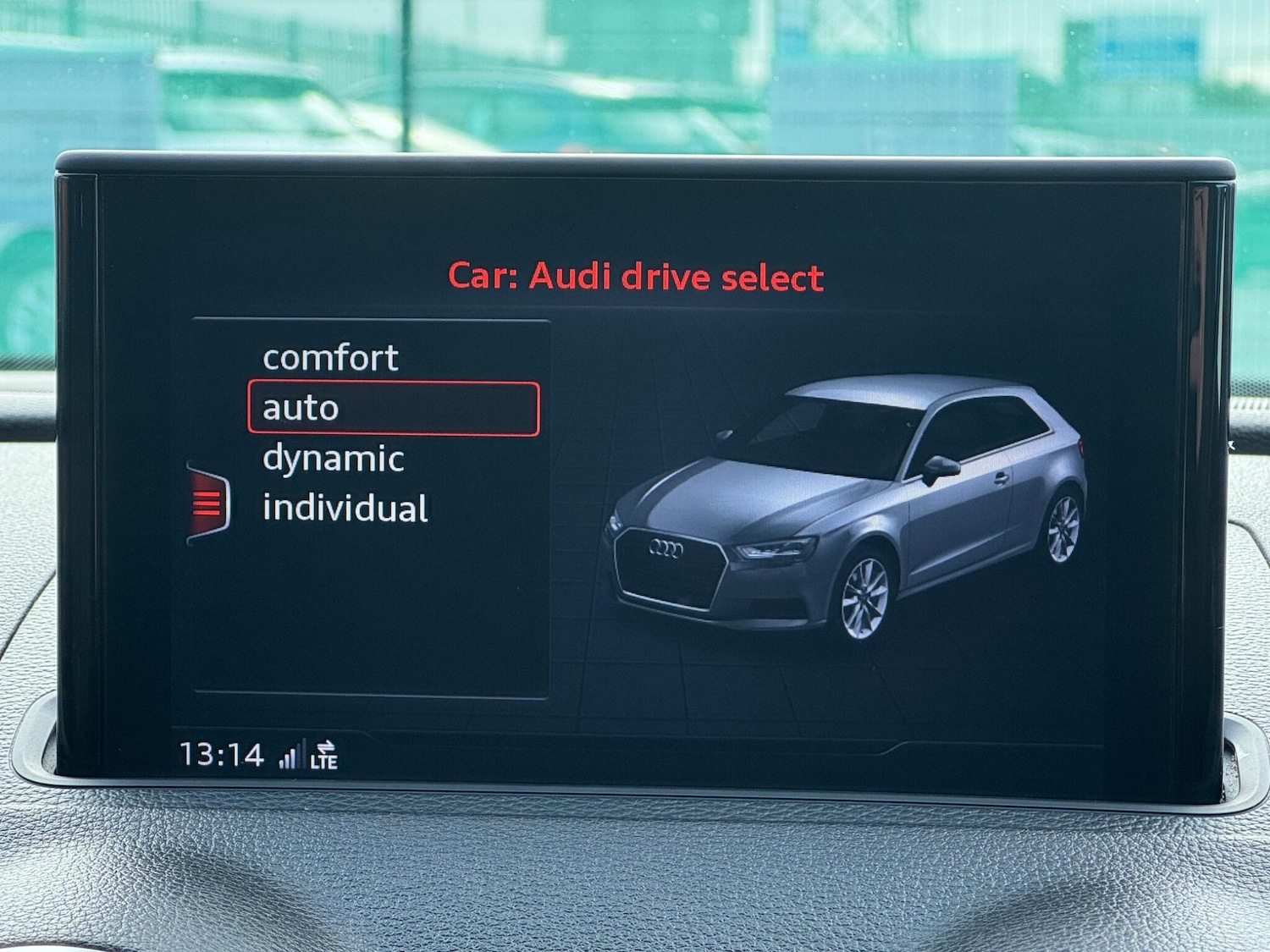The image size is (1270, 952).
Task: Select the comfort drive mode
Action: pyautogui.click(x=330, y=357)
